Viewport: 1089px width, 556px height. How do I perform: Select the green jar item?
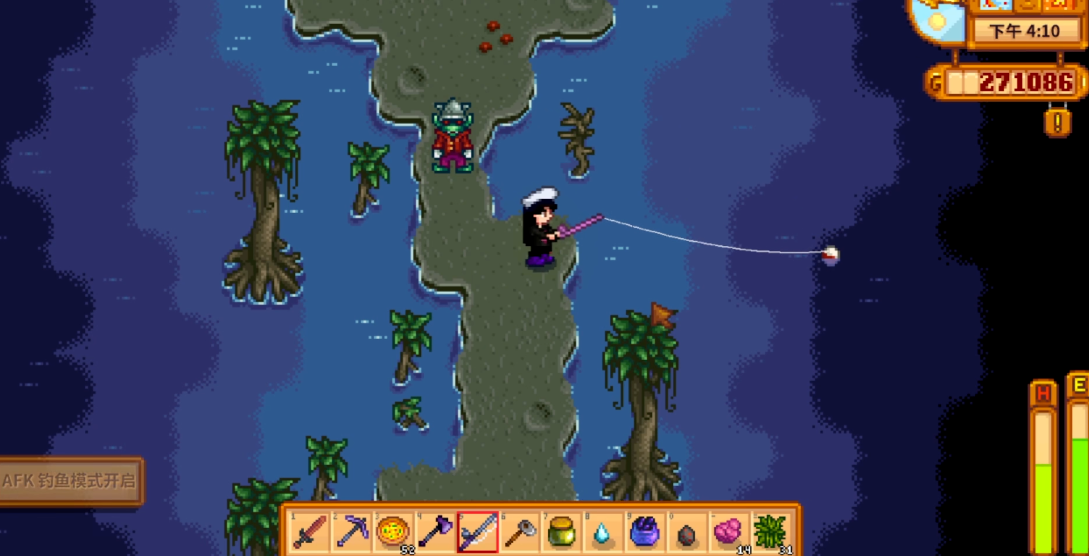click(562, 530)
